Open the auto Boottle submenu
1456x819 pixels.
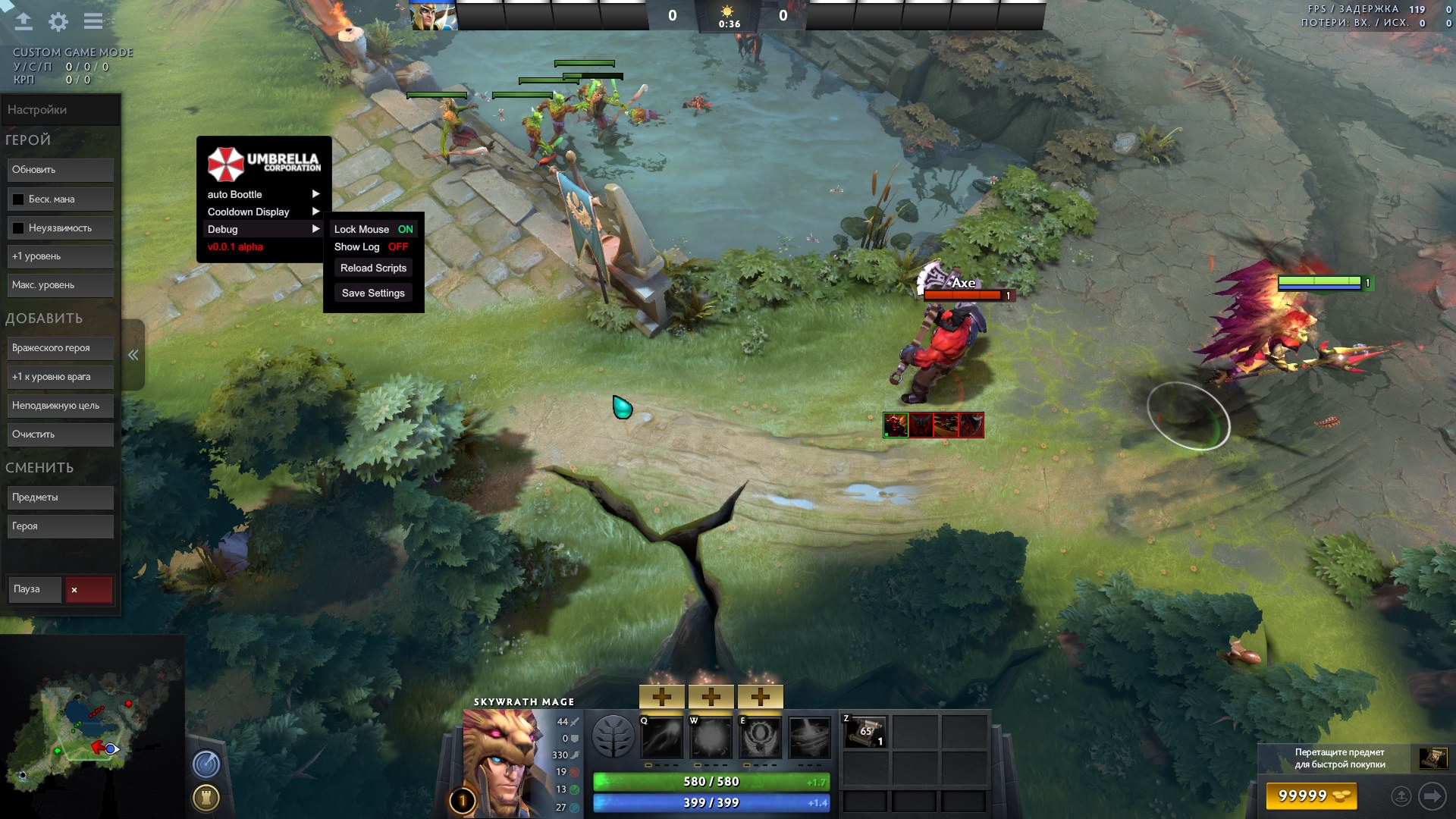[263, 195]
